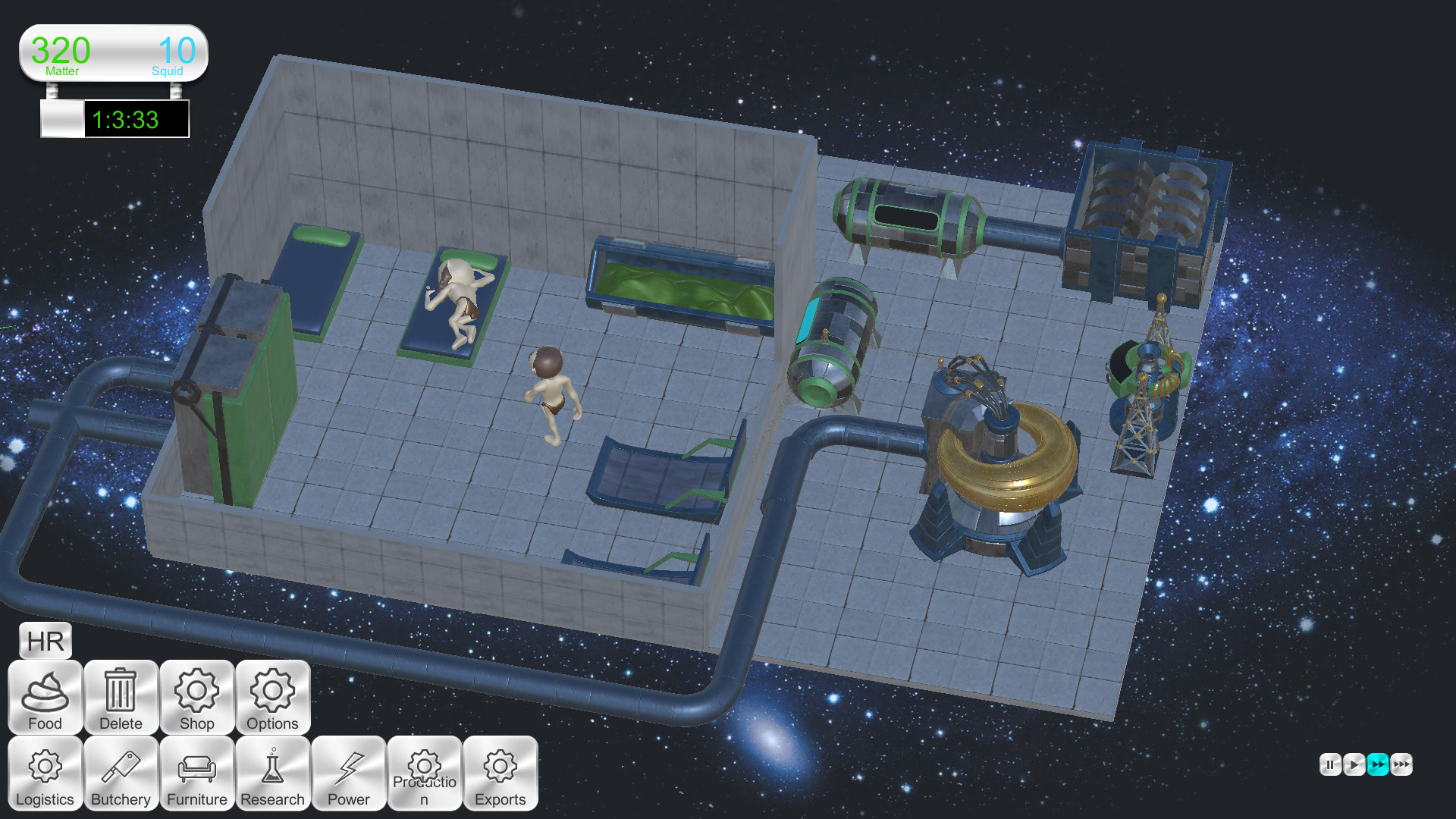Viewport: 1456px width, 819px height.
Task: Open the Research flask panel
Action: click(272, 773)
